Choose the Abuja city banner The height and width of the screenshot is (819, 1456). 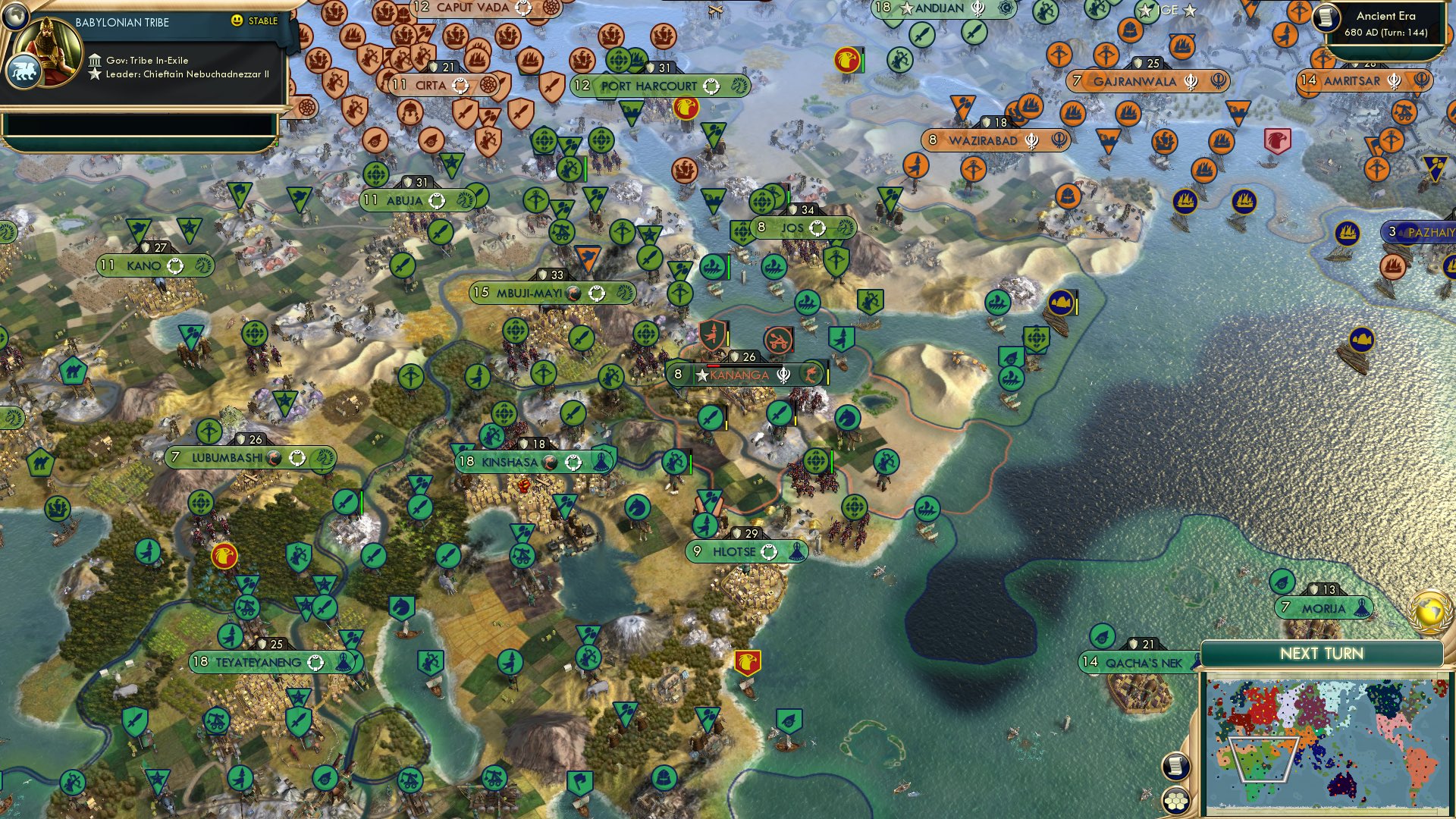point(404,200)
